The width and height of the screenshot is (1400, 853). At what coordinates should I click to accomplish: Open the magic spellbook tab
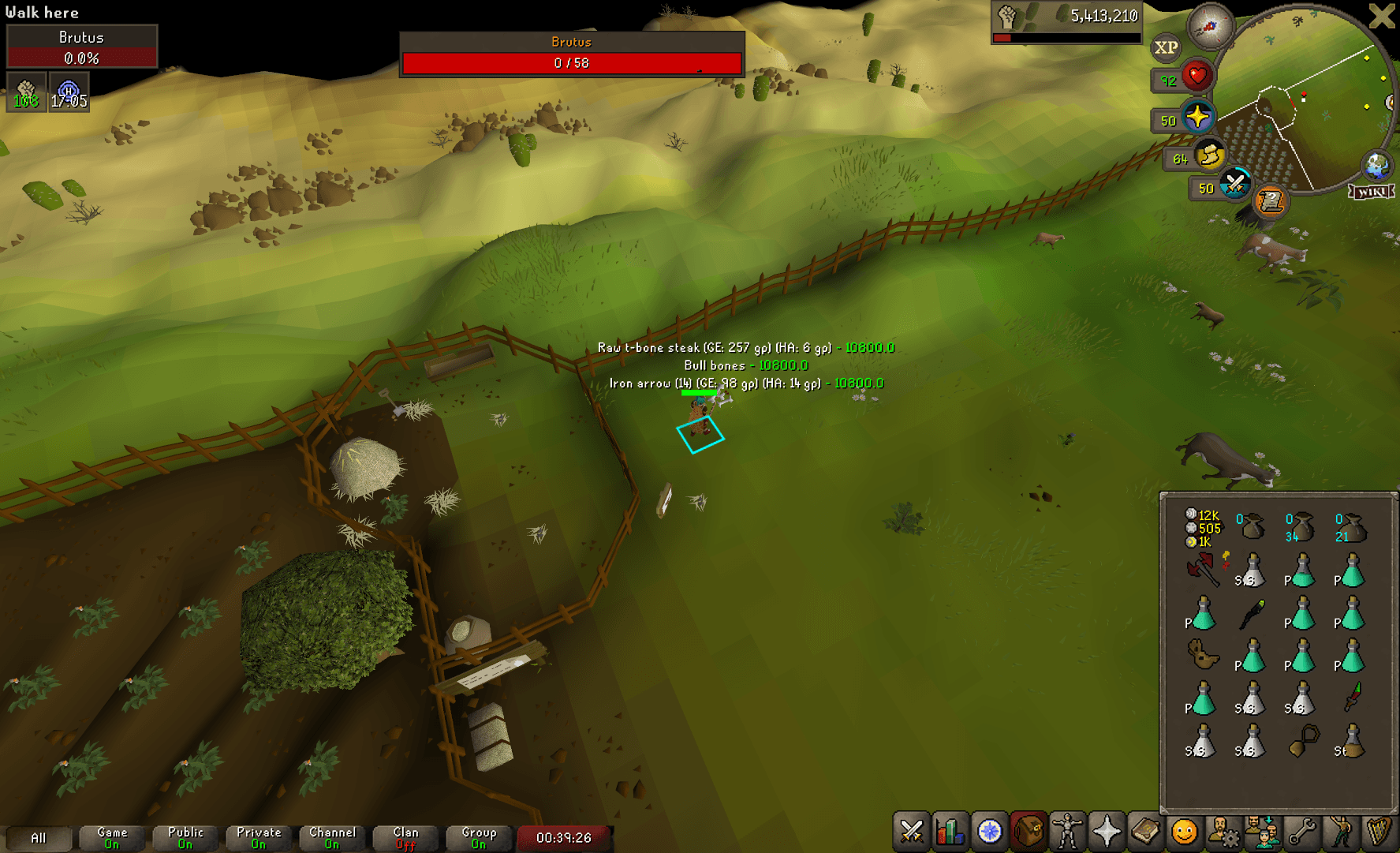(1144, 831)
